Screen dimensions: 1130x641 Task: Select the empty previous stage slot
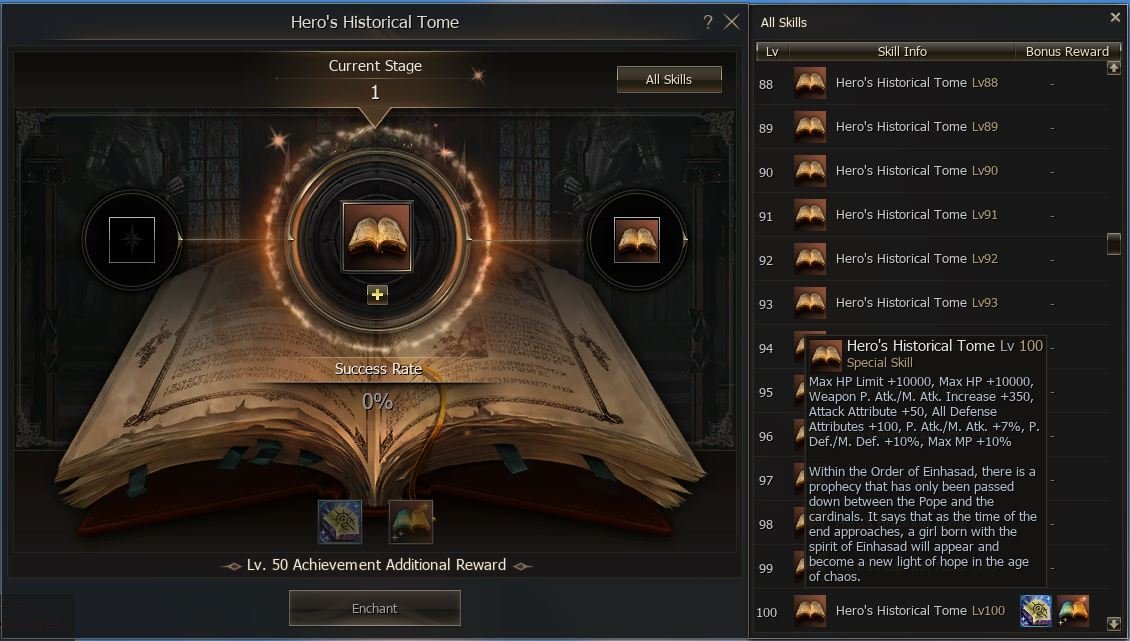pos(132,240)
